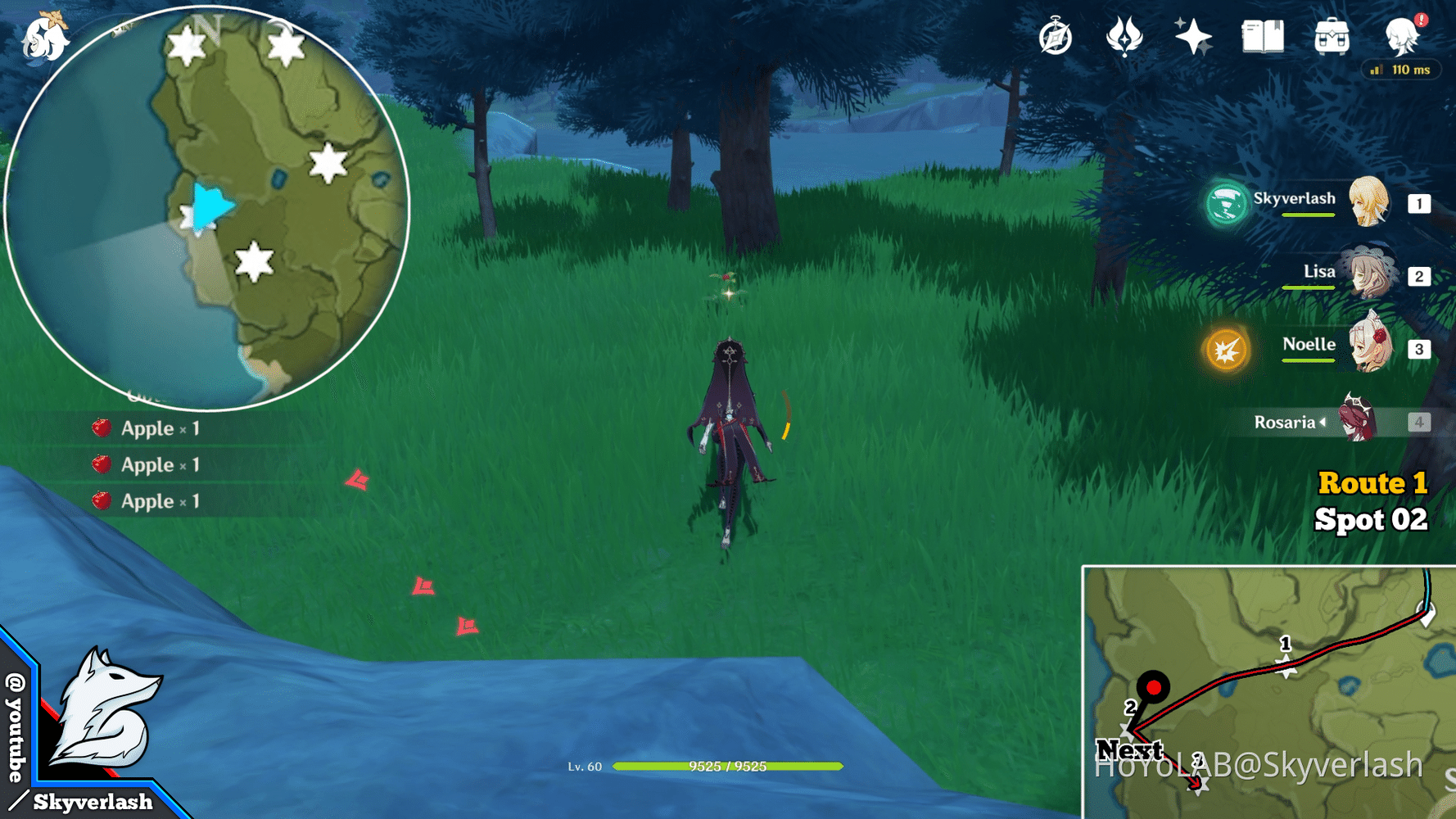1456x819 pixels.
Task: Open the full map from the minimap
Action: click(x=211, y=205)
